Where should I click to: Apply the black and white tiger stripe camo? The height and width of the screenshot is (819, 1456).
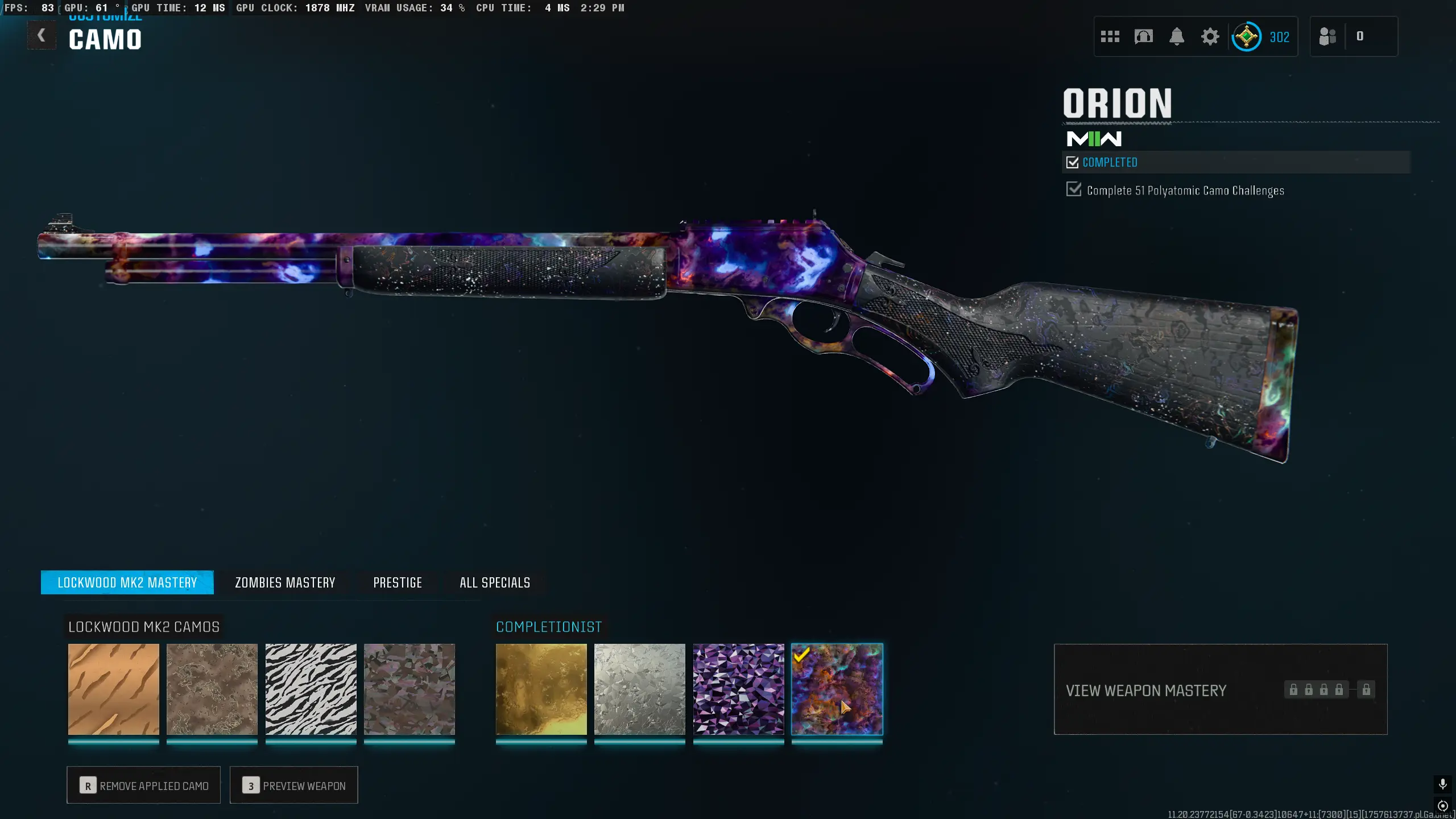click(311, 689)
